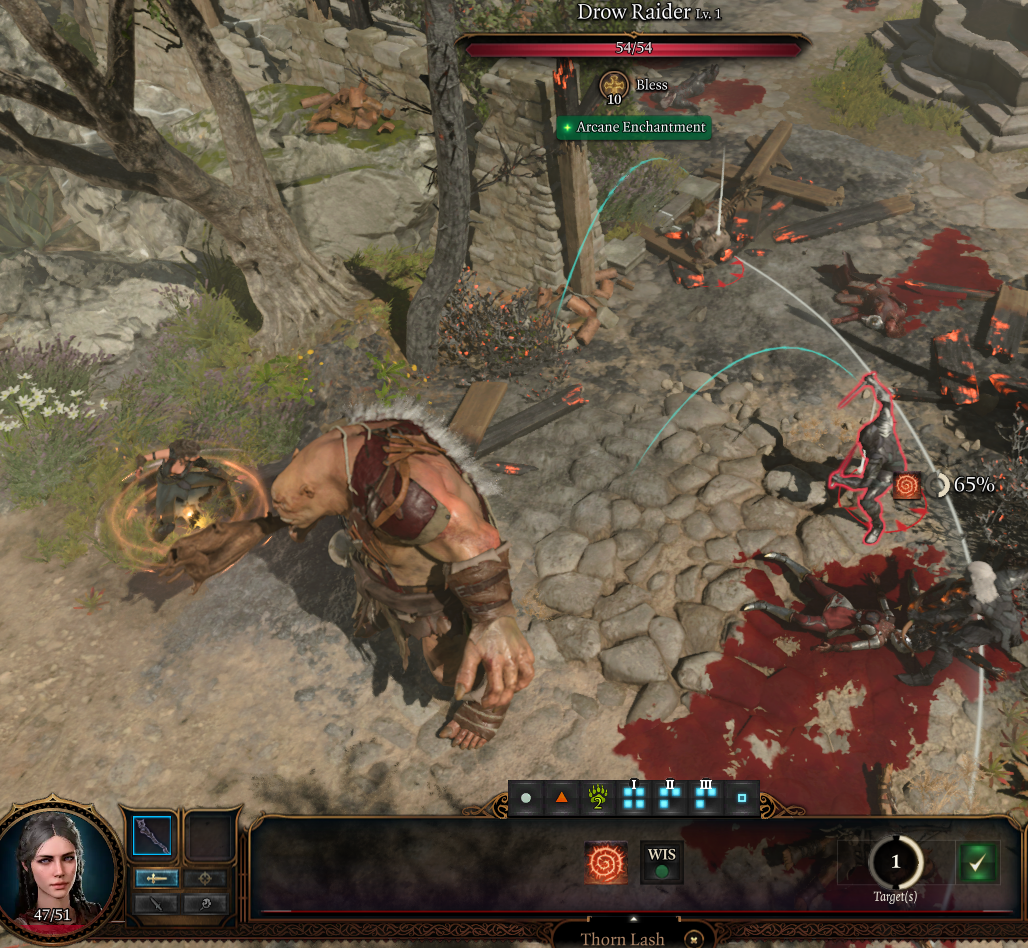This screenshot has height=948, width=1028.
Task: Confirm the spell with the green checkmark
Action: coord(978,862)
